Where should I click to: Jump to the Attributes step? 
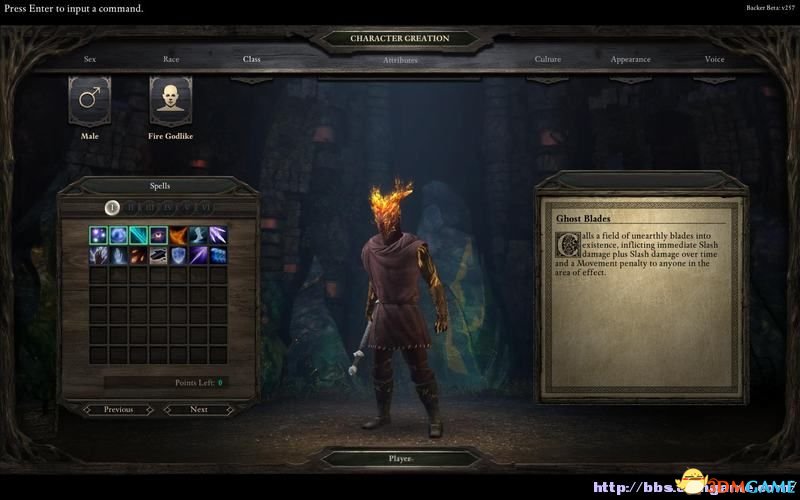(x=400, y=60)
